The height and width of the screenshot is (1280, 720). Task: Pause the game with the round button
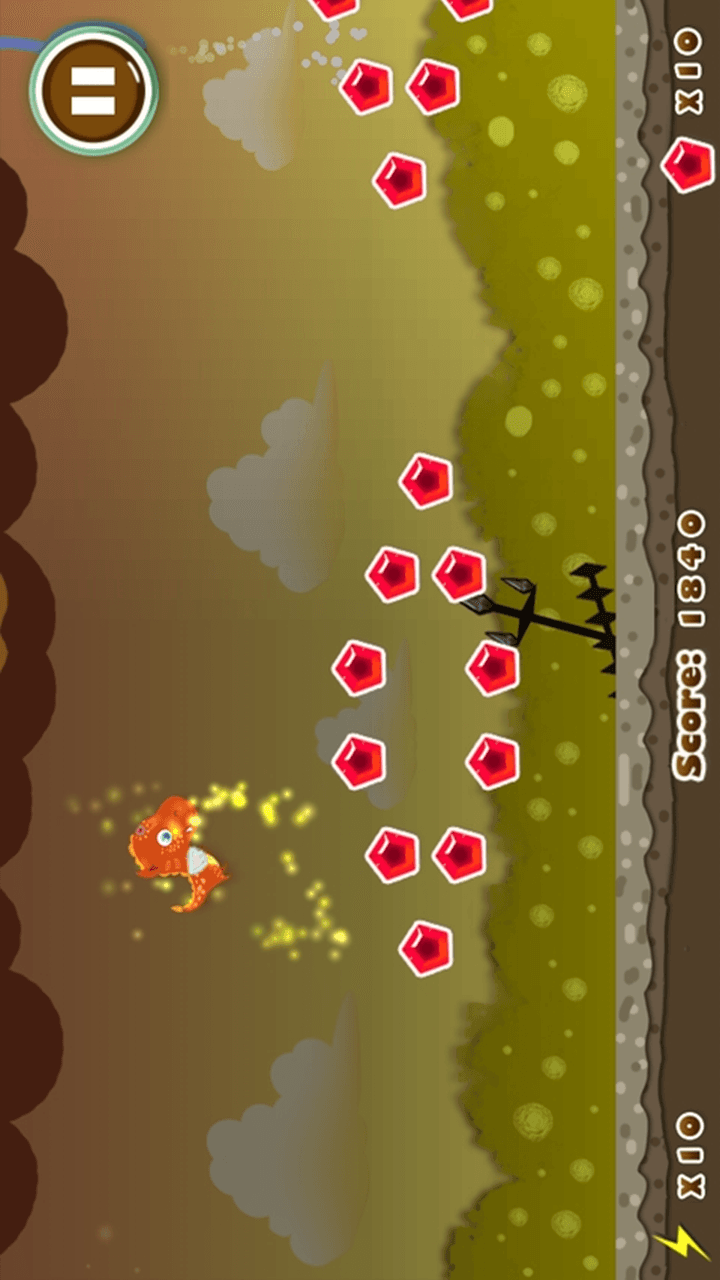pos(93,92)
